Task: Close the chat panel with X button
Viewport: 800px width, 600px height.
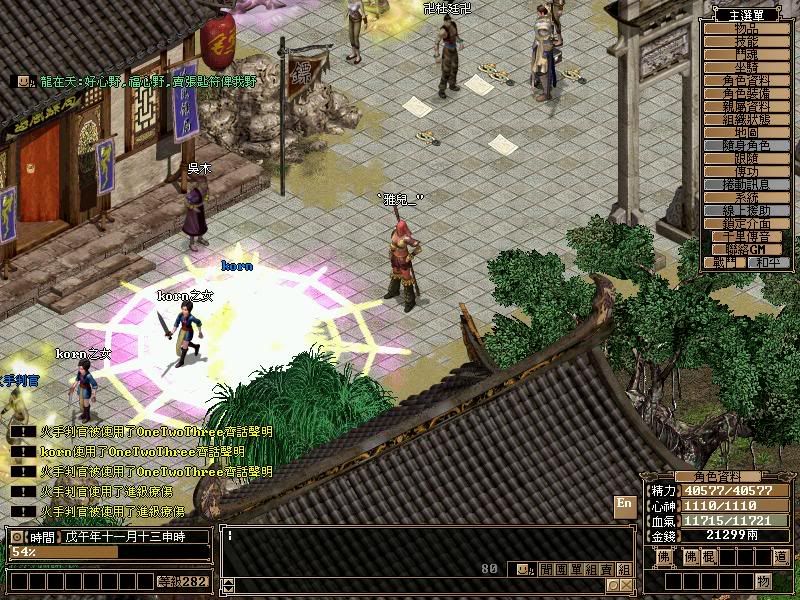Action: point(626,585)
